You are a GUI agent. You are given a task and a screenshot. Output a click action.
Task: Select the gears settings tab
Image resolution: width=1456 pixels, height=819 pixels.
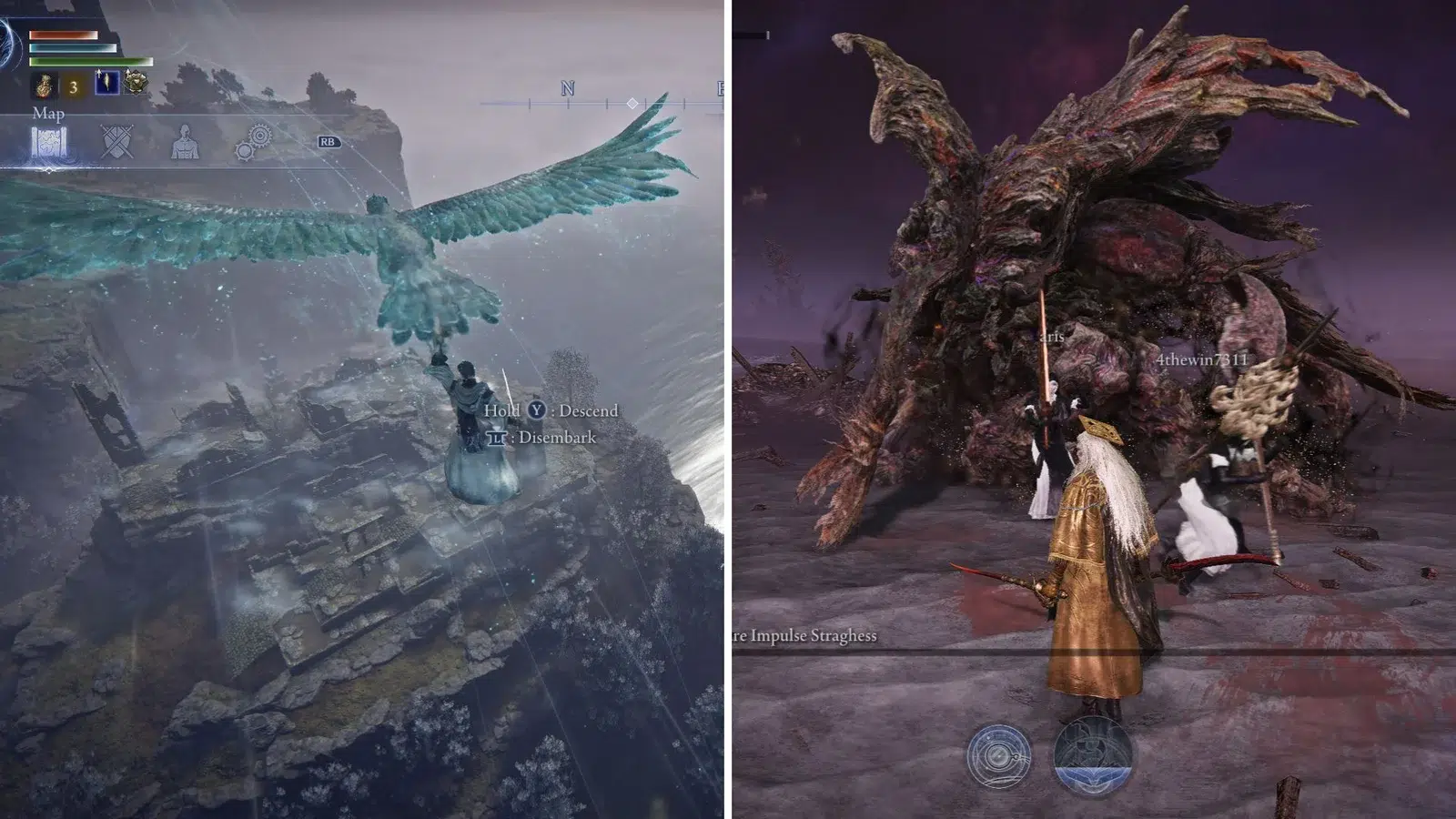[x=253, y=142]
